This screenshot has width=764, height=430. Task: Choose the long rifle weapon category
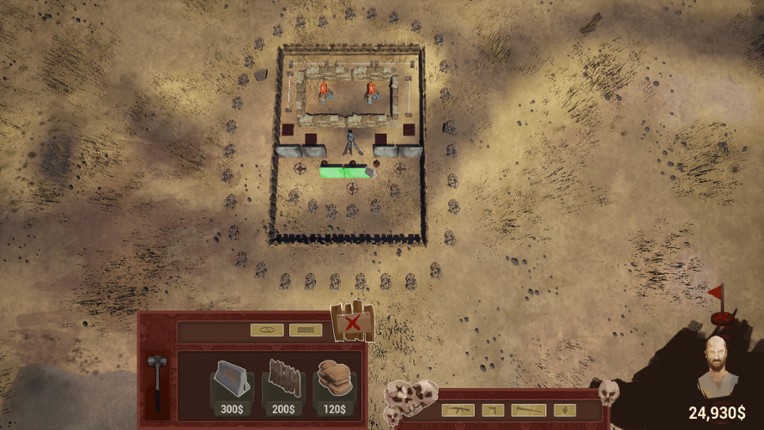pyautogui.click(x=529, y=410)
